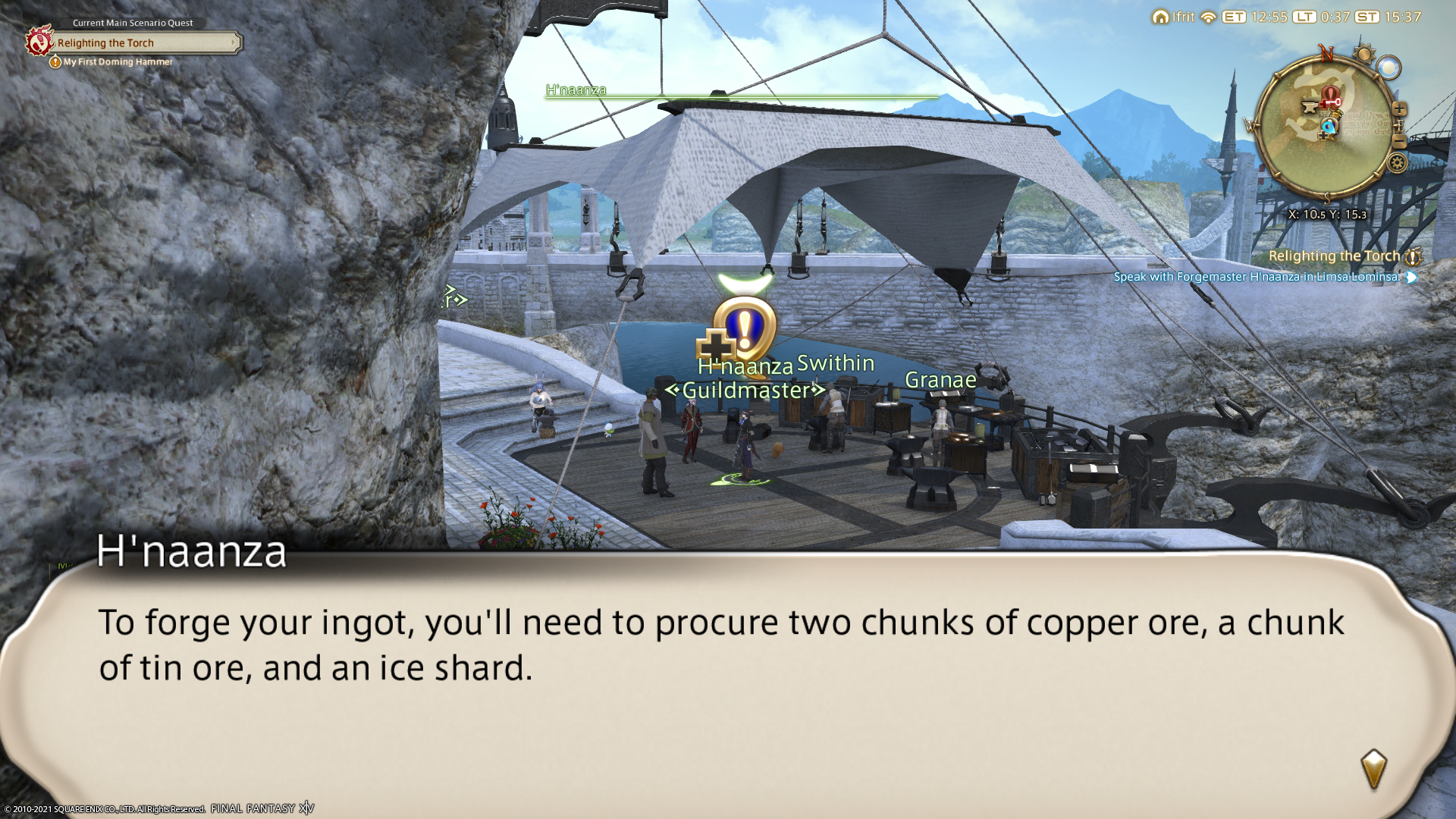The image size is (1456, 819).
Task: Click the Ifrit home world icon
Action: pos(1160,17)
